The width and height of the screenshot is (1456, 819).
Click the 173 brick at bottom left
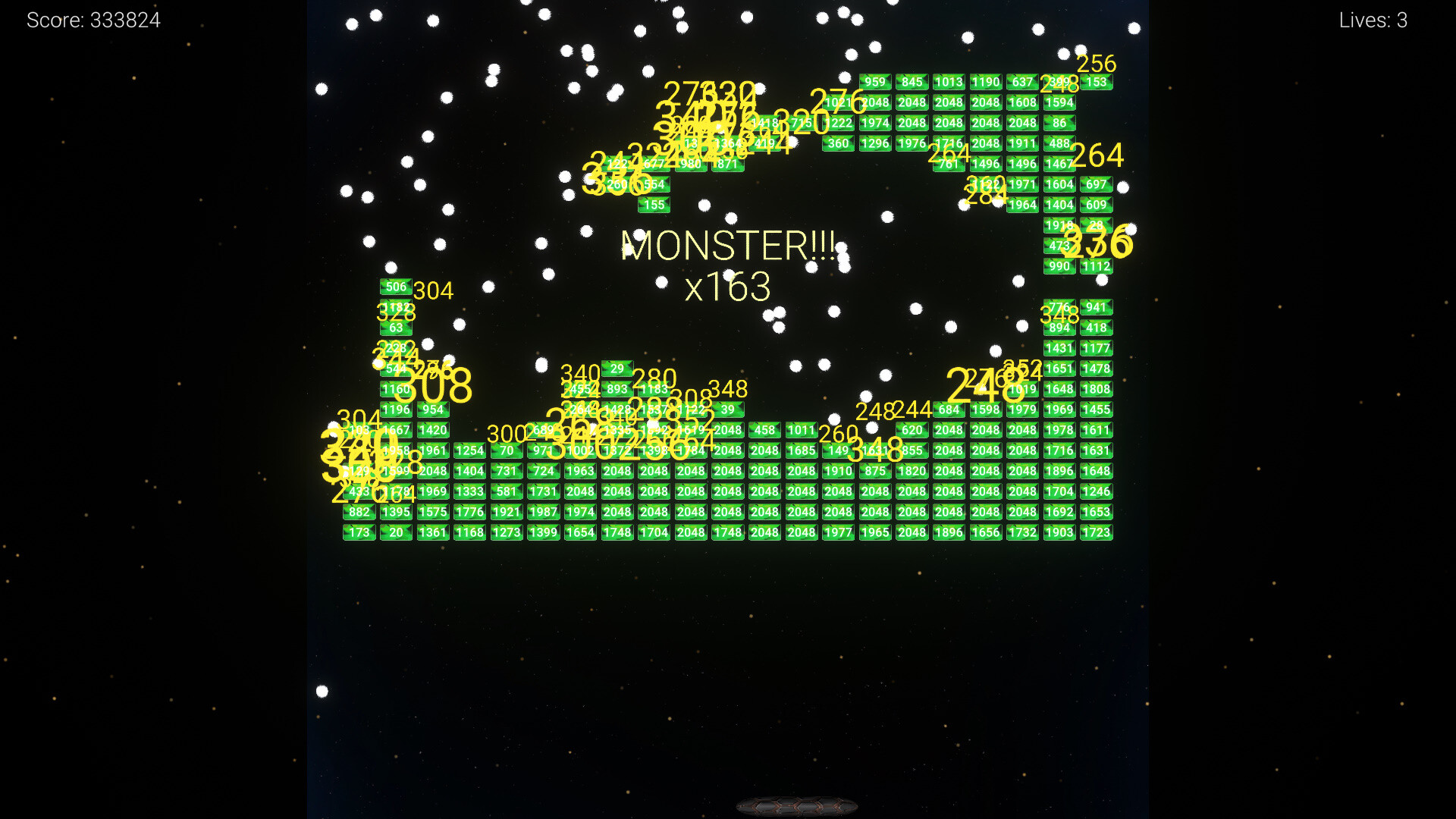click(x=359, y=532)
